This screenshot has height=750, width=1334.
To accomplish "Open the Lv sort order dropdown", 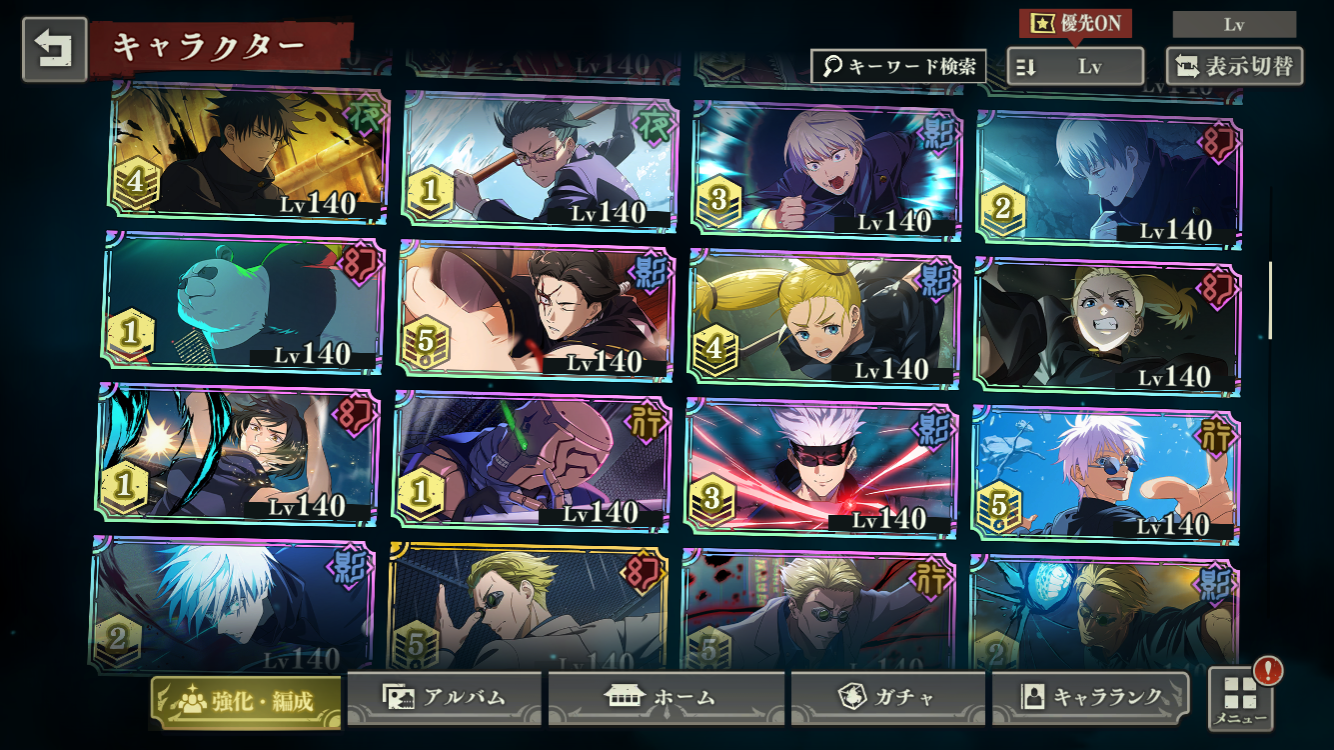I will pyautogui.click(x=1075, y=67).
